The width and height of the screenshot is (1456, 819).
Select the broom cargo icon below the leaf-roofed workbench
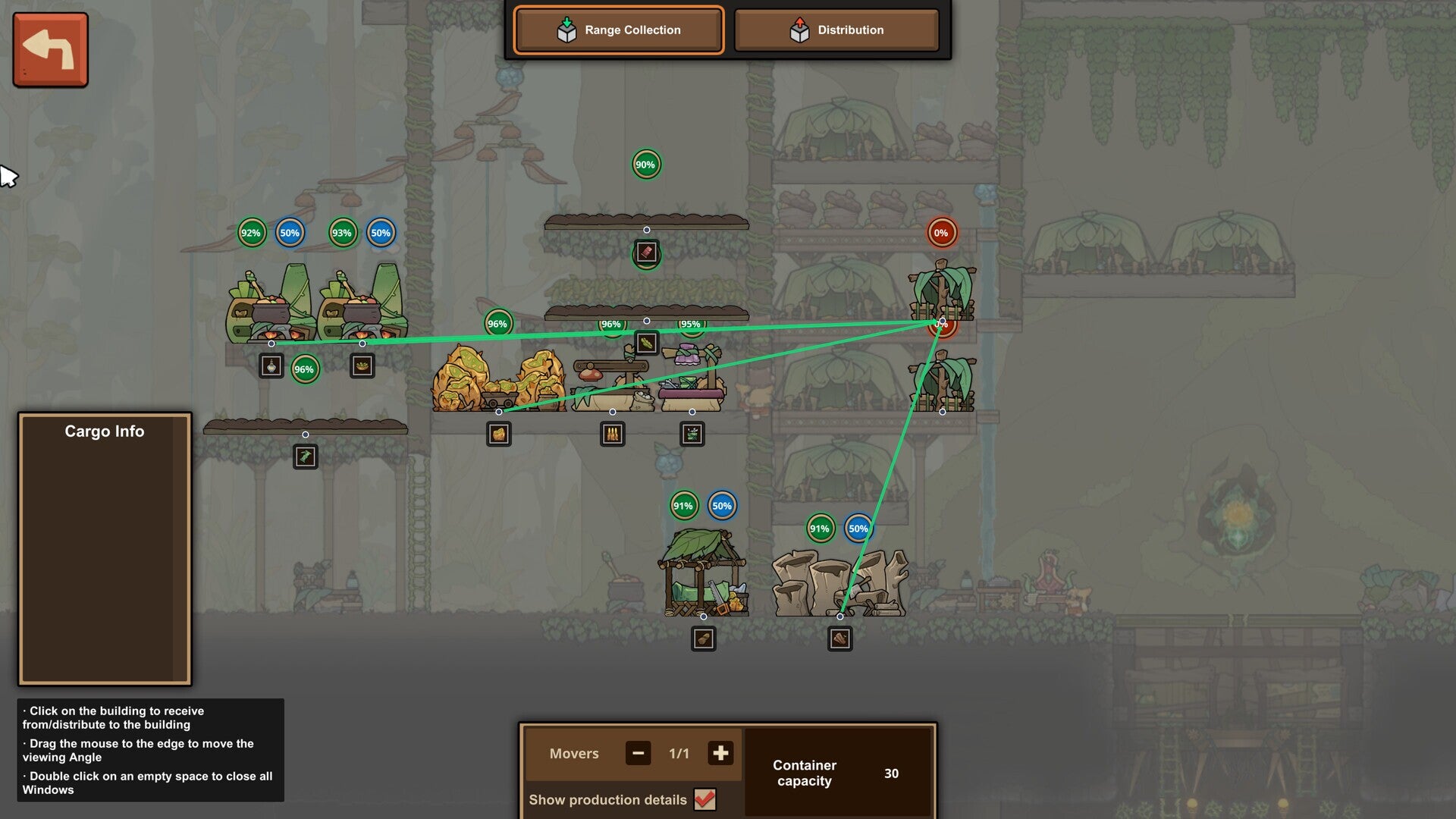[x=705, y=638]
